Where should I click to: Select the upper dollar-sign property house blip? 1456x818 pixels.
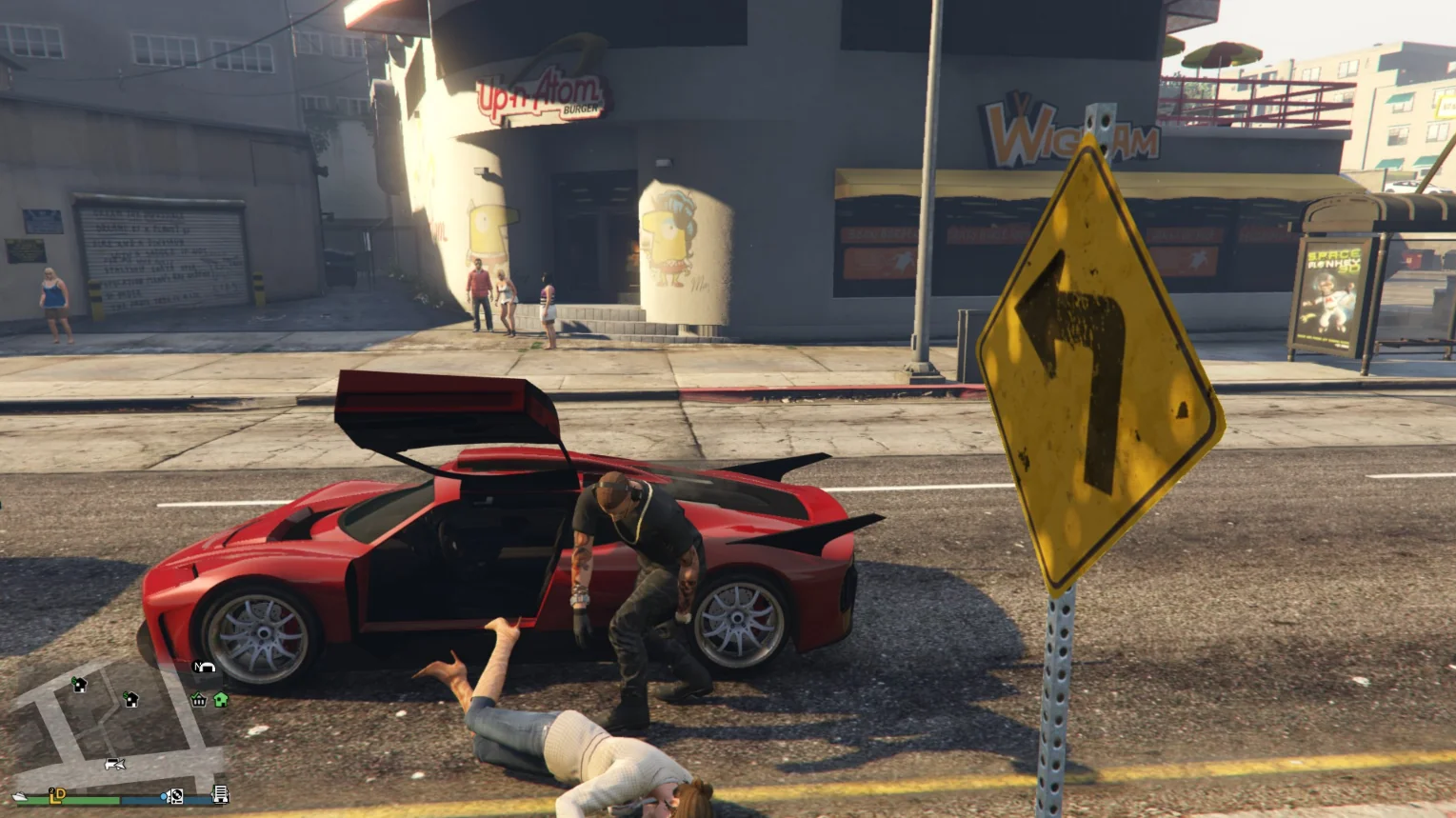[80, 684]
